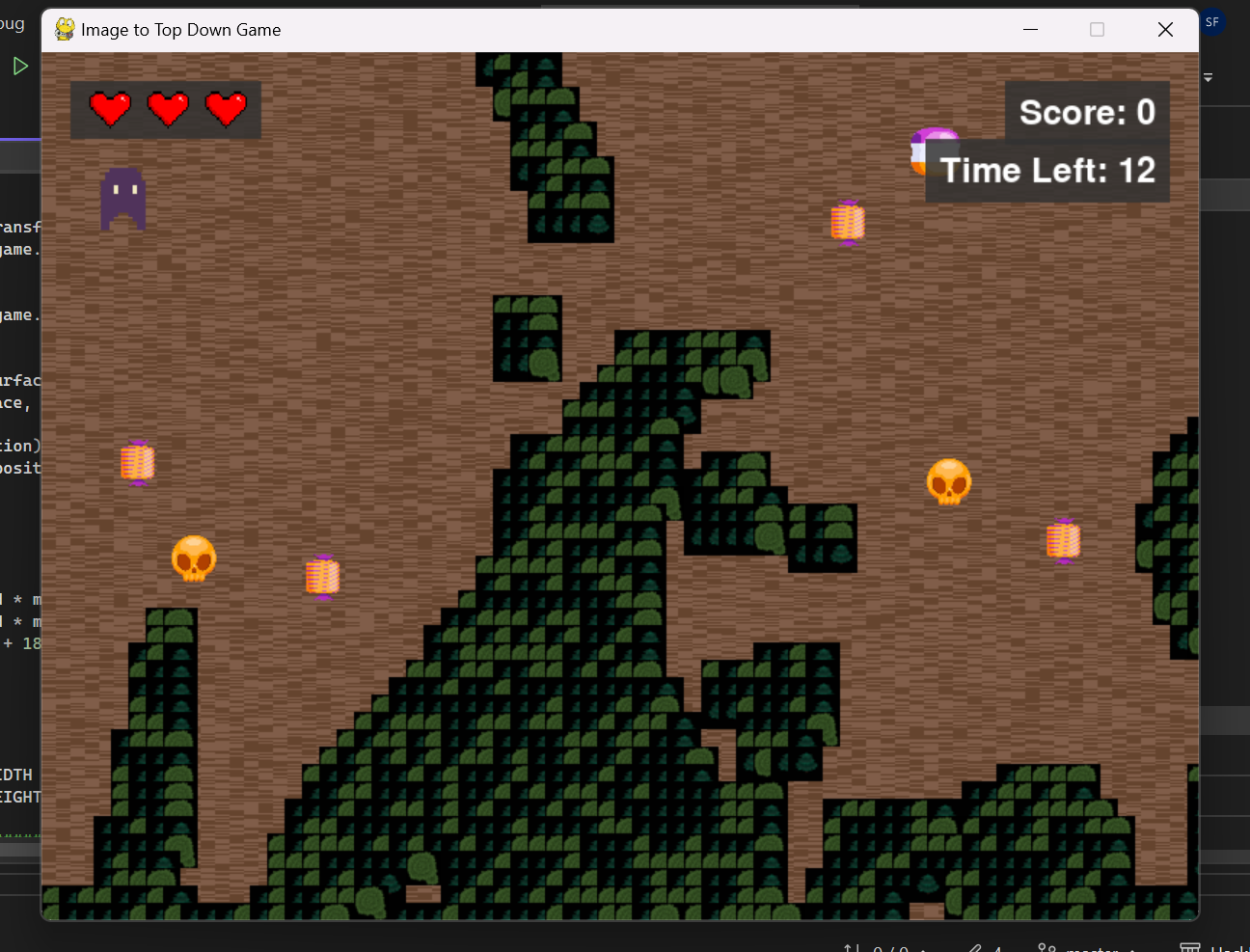Click the lantern near the left window edge
1250x952 pixels.
(x=137, y=463)
